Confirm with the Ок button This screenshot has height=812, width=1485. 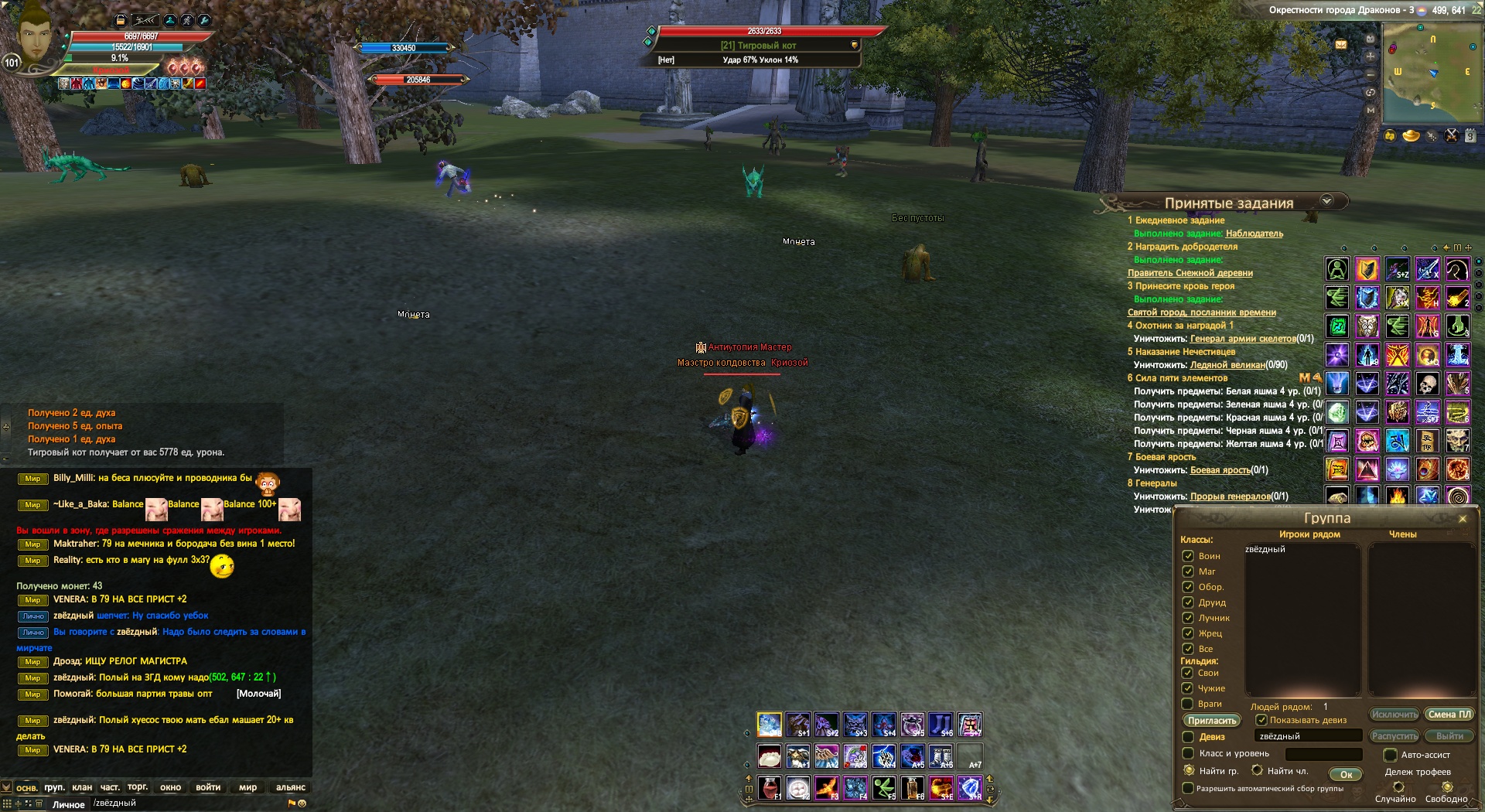[1346, 774]
